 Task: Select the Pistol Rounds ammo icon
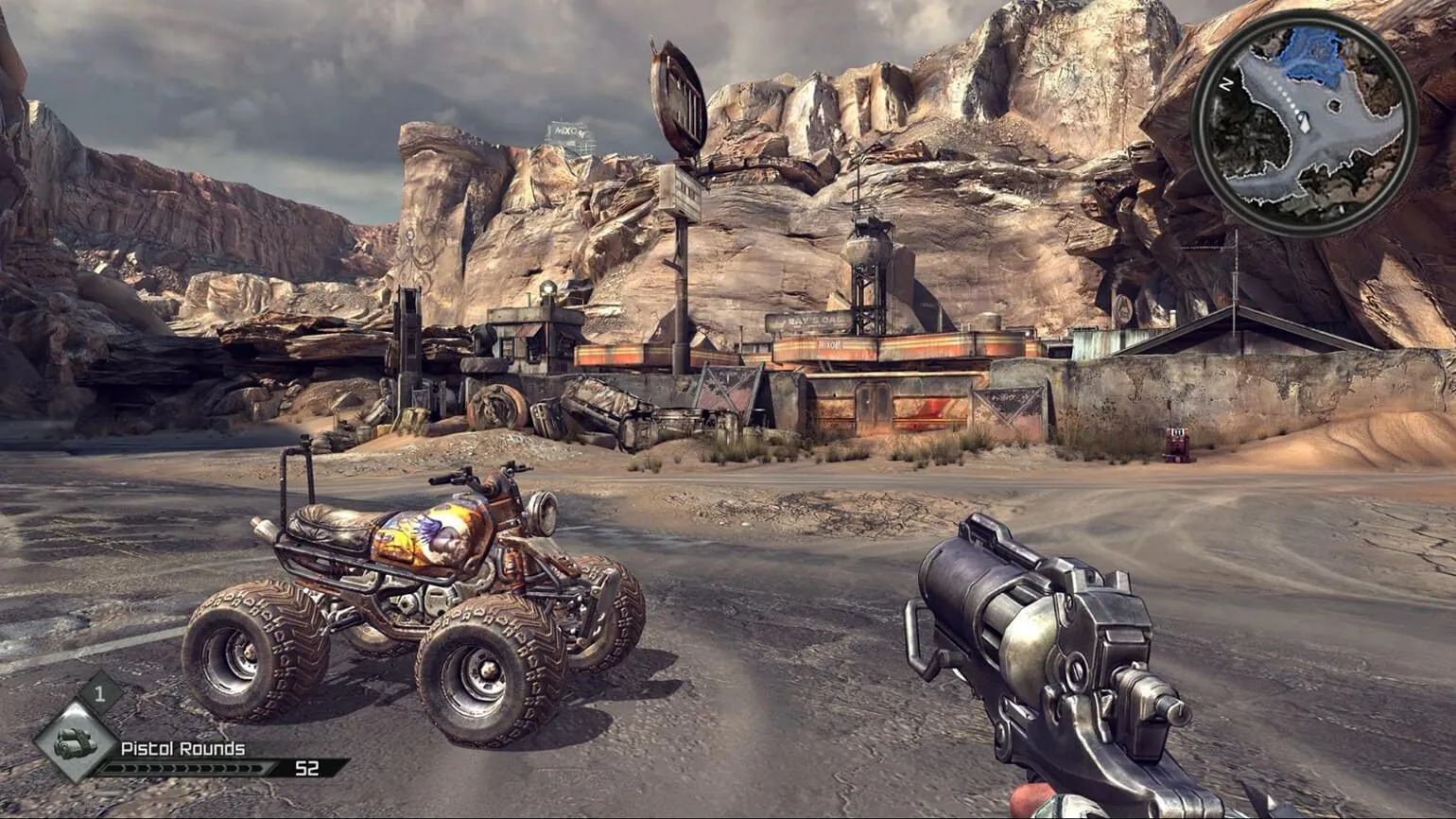point(74,742)
